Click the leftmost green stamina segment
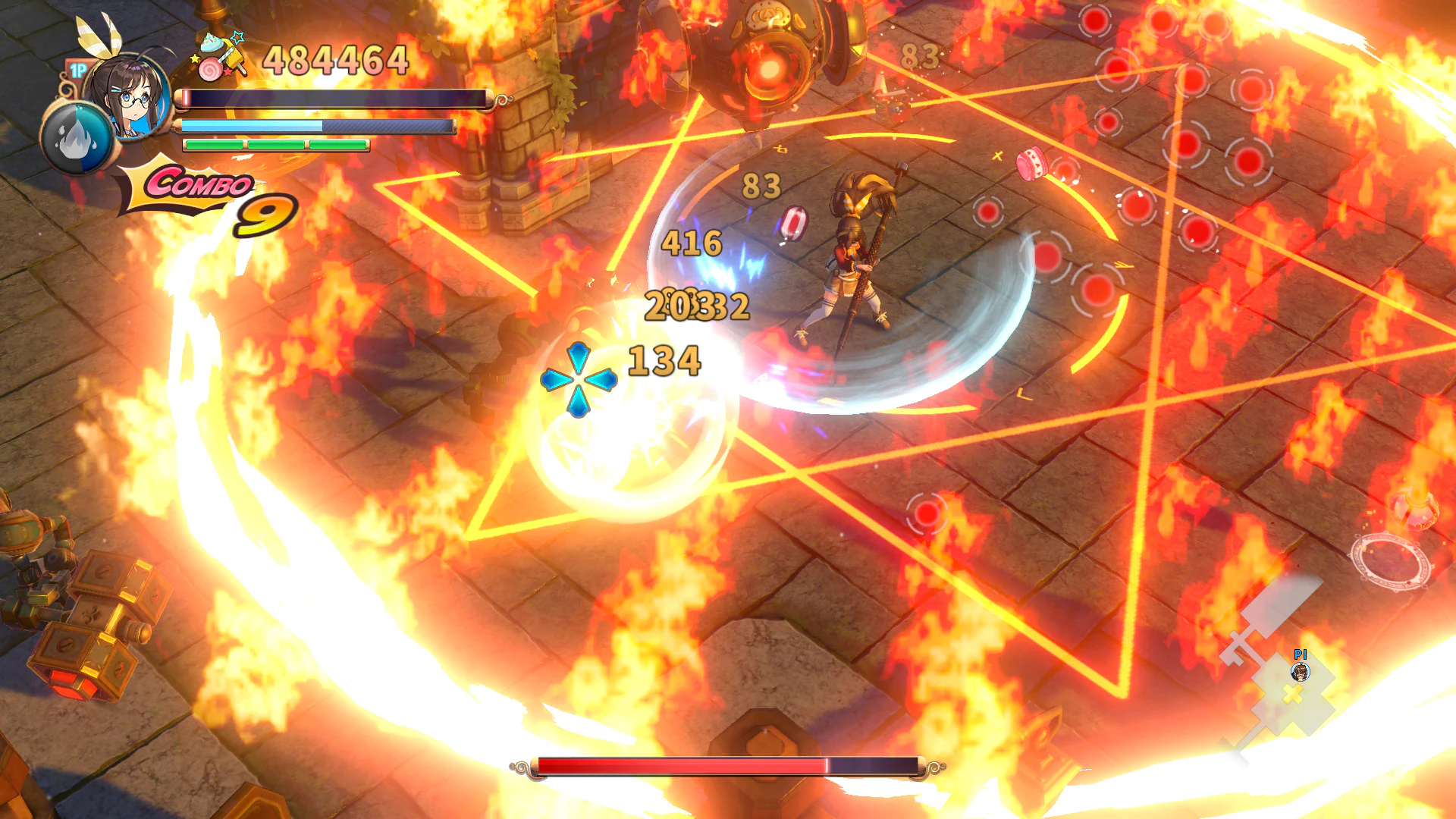Image resolution: width=1456 pixels, height=819 pixels. tap(215, 146)
